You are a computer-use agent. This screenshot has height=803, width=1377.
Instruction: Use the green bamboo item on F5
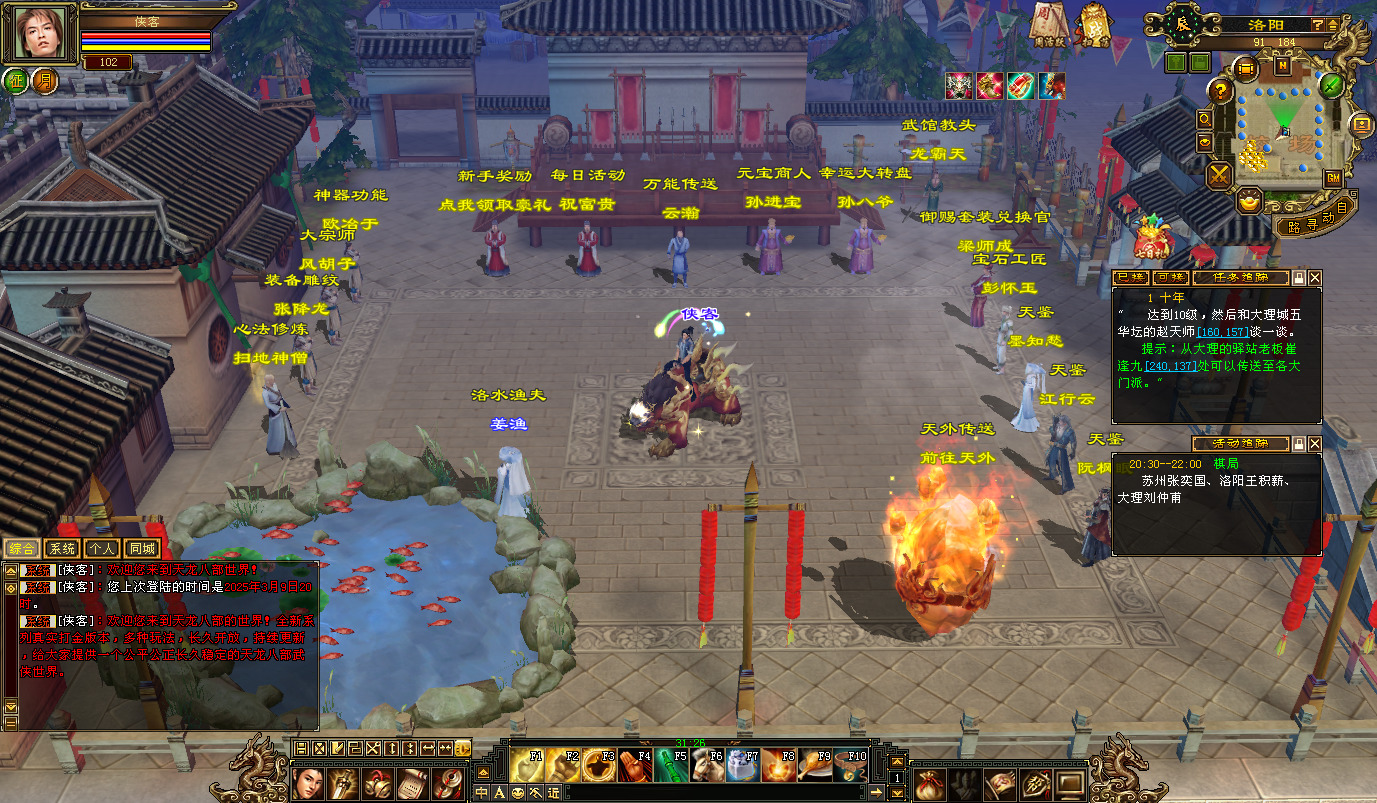click(671, 765)
